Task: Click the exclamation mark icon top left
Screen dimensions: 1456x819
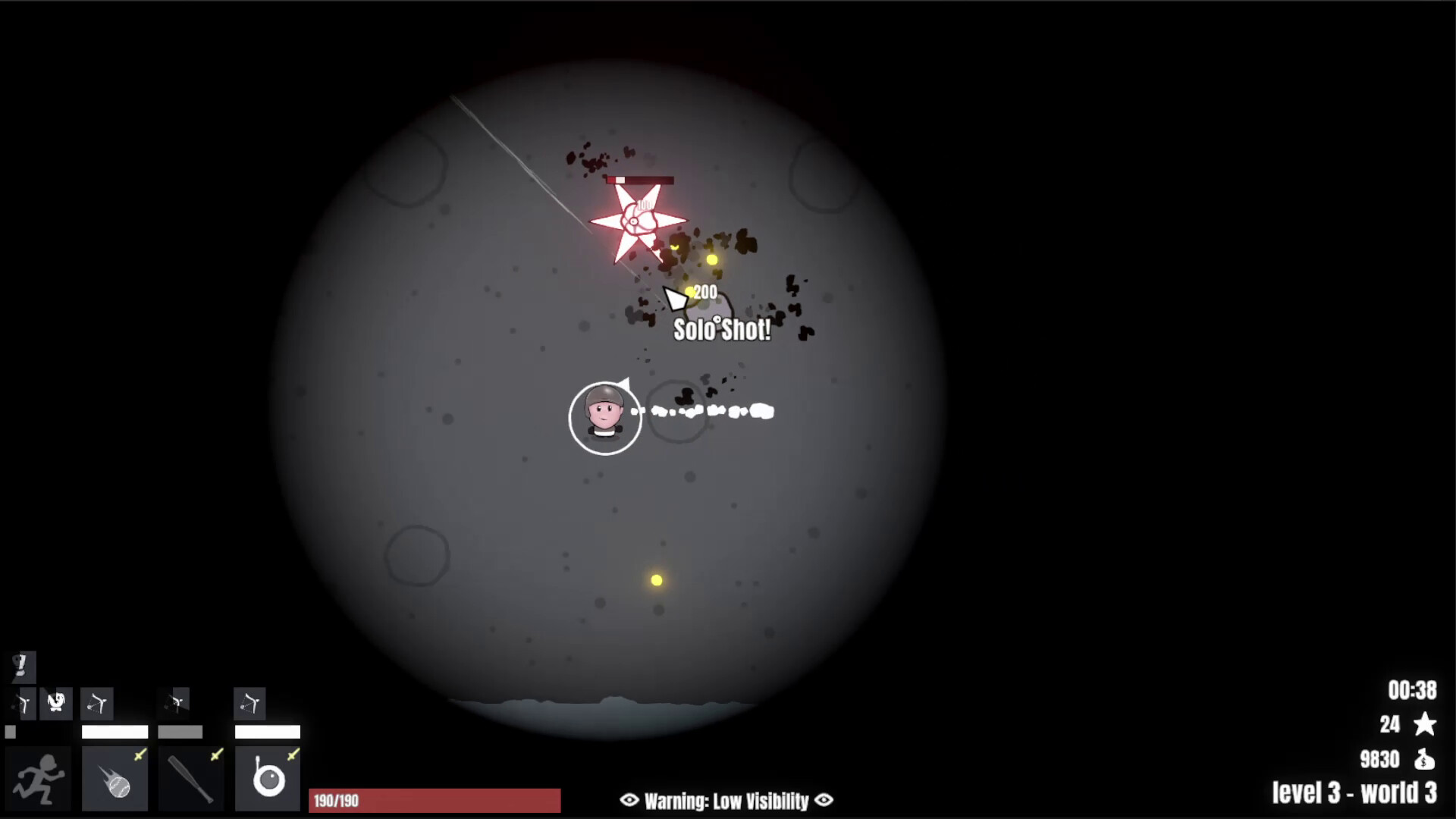Action: [x=21, y=667]
